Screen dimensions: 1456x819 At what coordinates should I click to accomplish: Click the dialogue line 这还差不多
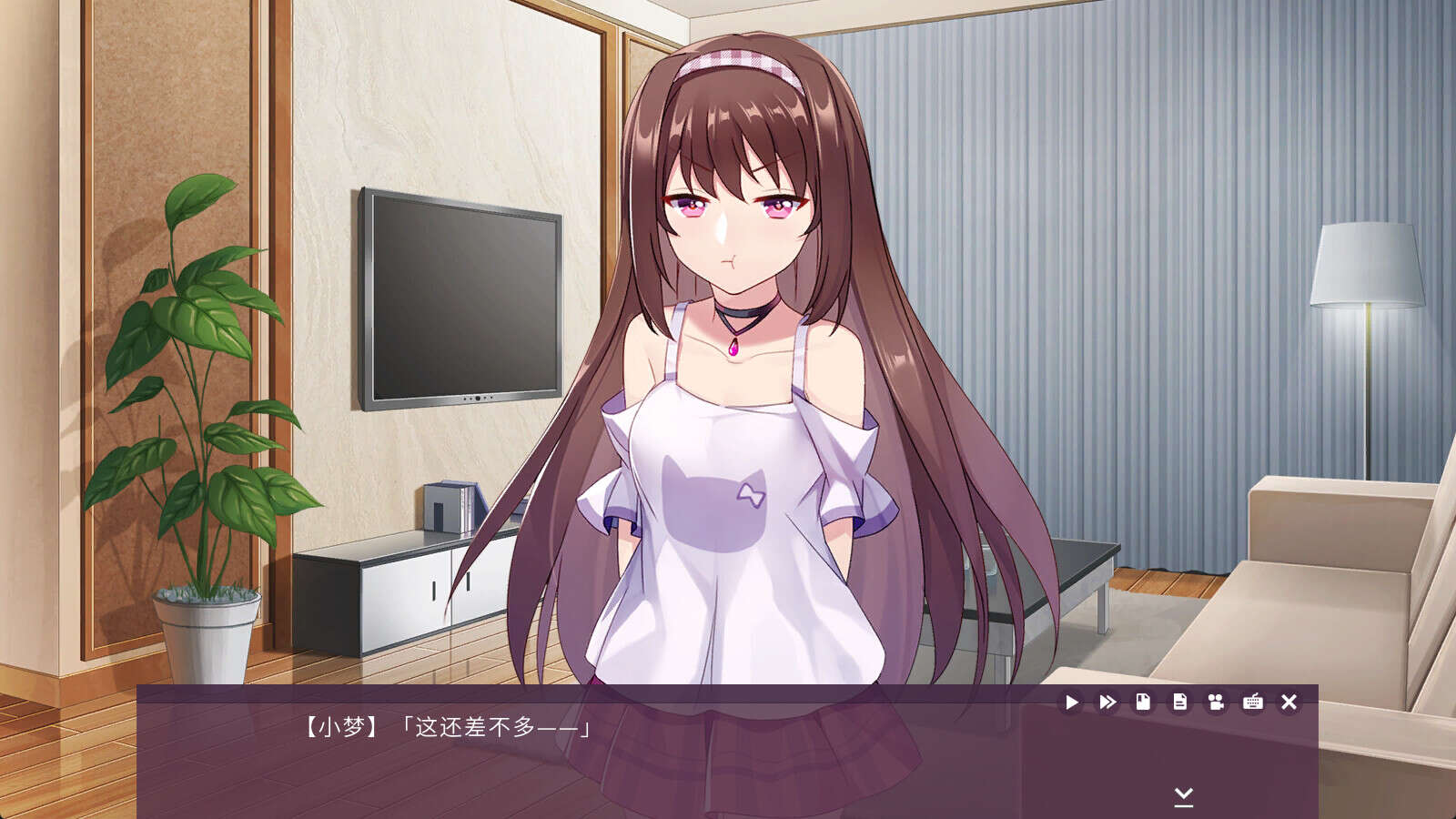click(496, 727)
